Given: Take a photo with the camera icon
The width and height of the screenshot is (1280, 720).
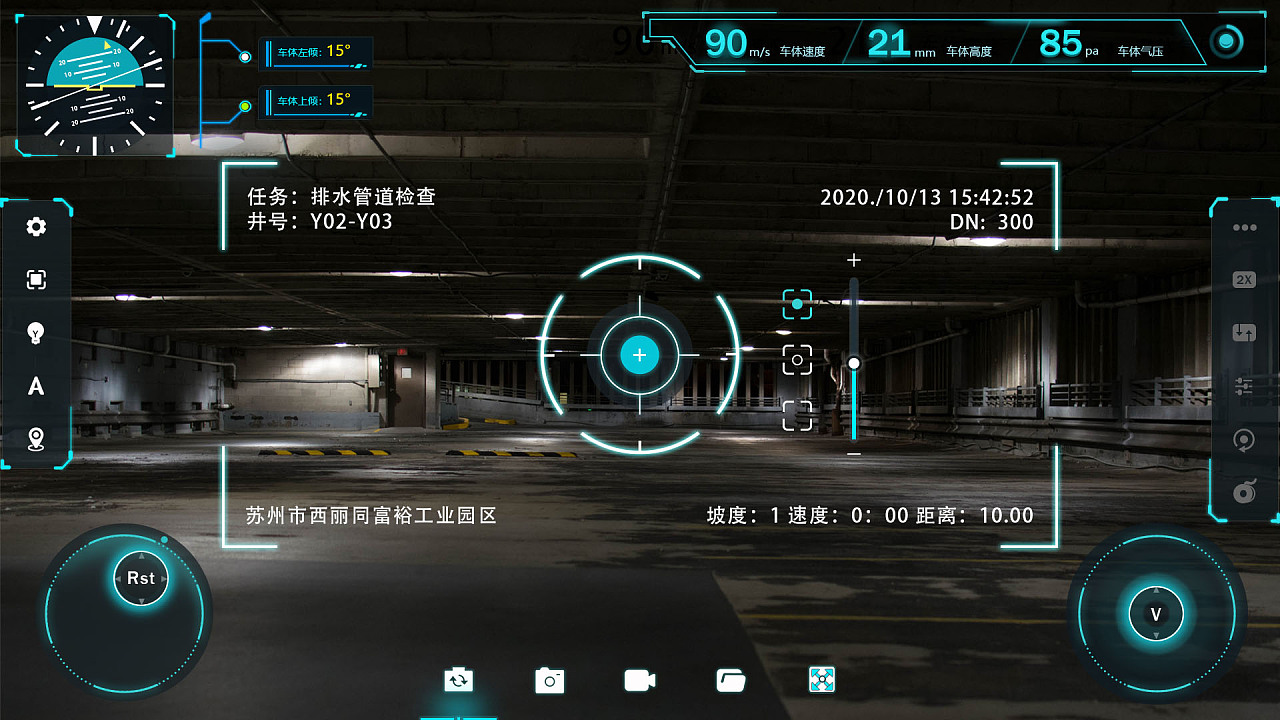Looking at the screenshot, I should pos(548,680).
